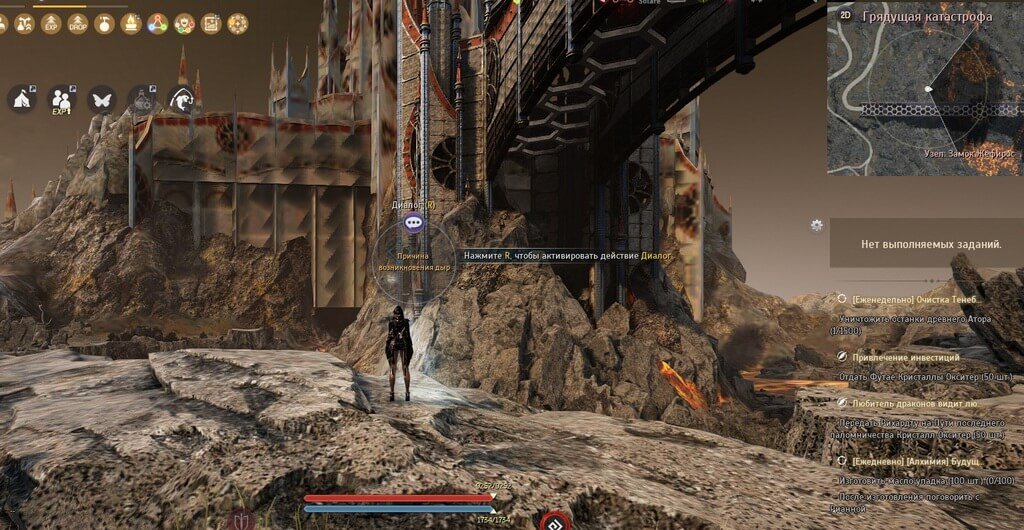The width and height of the screenshot is (1024, 530).
Task: Select the campfire buff icon
Action: click(131, 23)
